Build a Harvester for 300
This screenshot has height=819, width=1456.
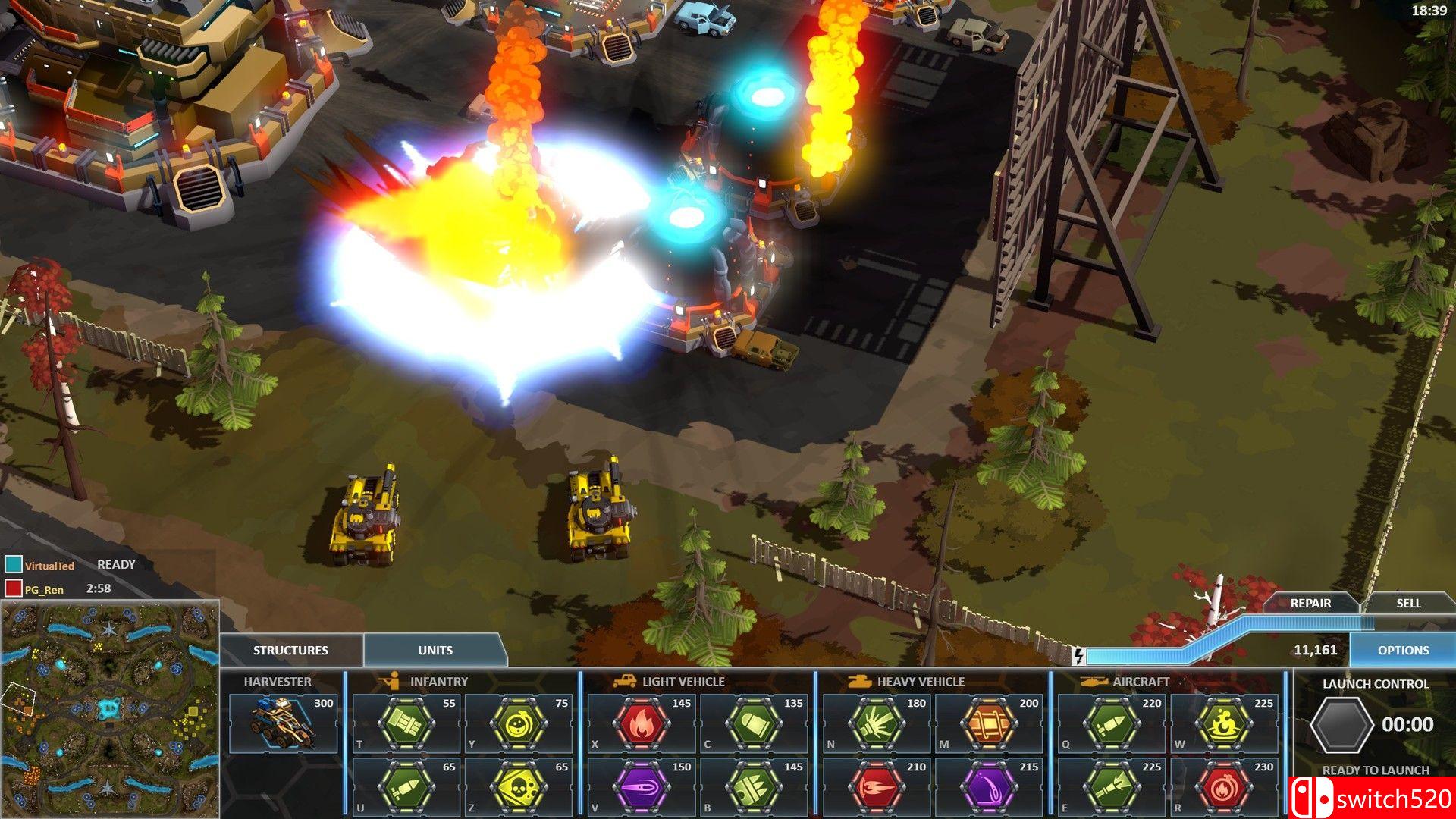tap(283, 722)
